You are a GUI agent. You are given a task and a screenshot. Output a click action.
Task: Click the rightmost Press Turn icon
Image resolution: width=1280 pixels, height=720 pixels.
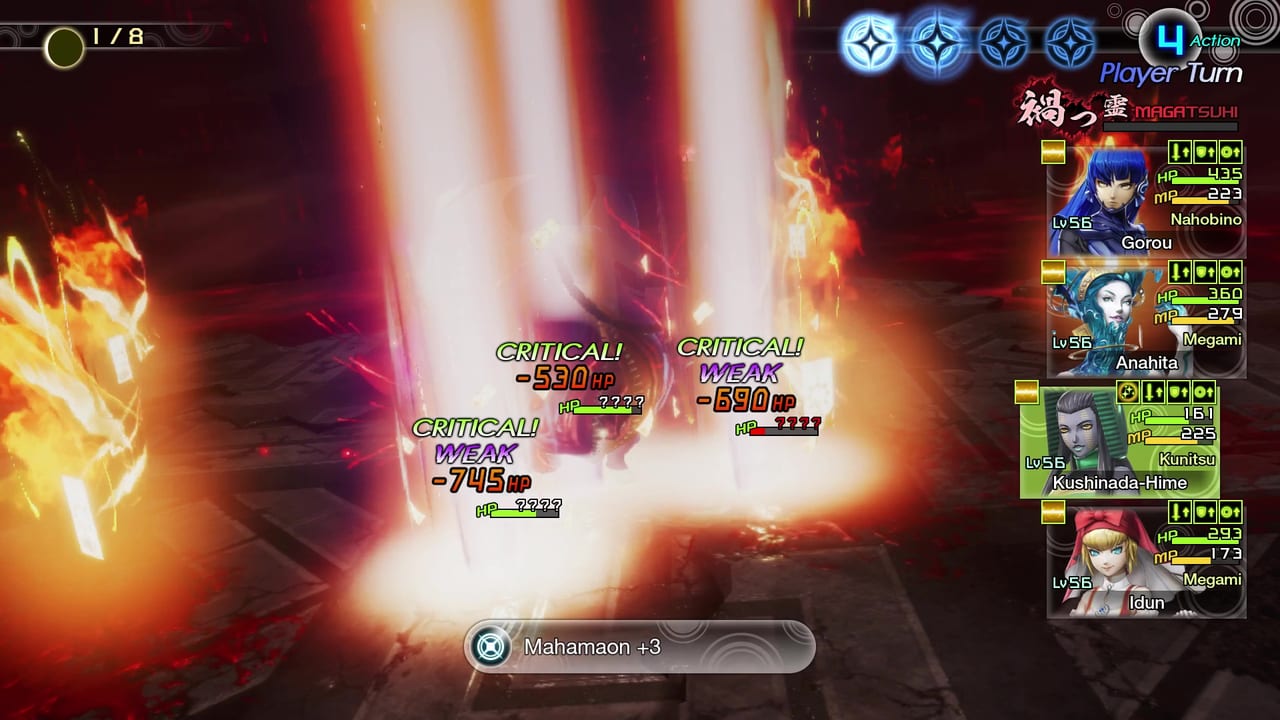point(1070,42)
